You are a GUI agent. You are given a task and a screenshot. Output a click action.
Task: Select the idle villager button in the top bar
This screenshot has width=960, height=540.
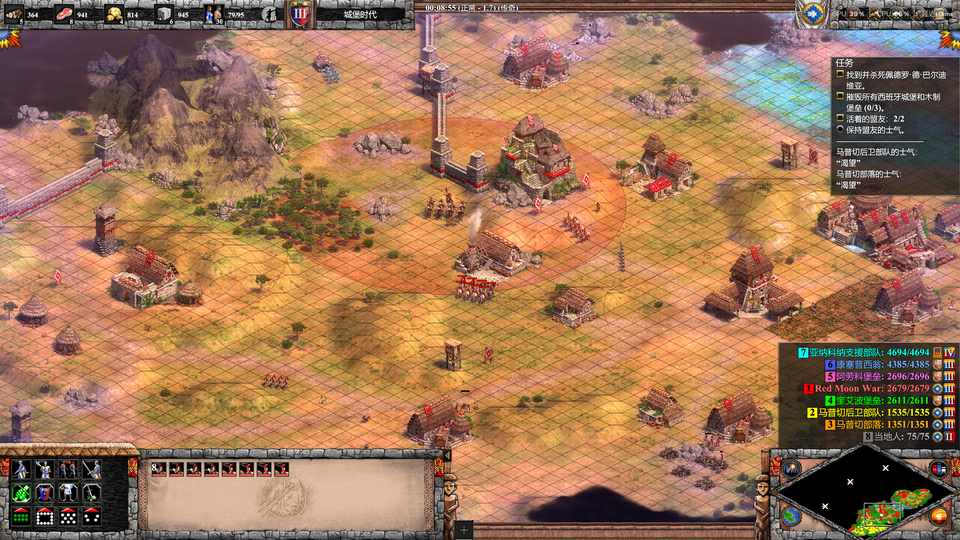click(x=271, y=14)
